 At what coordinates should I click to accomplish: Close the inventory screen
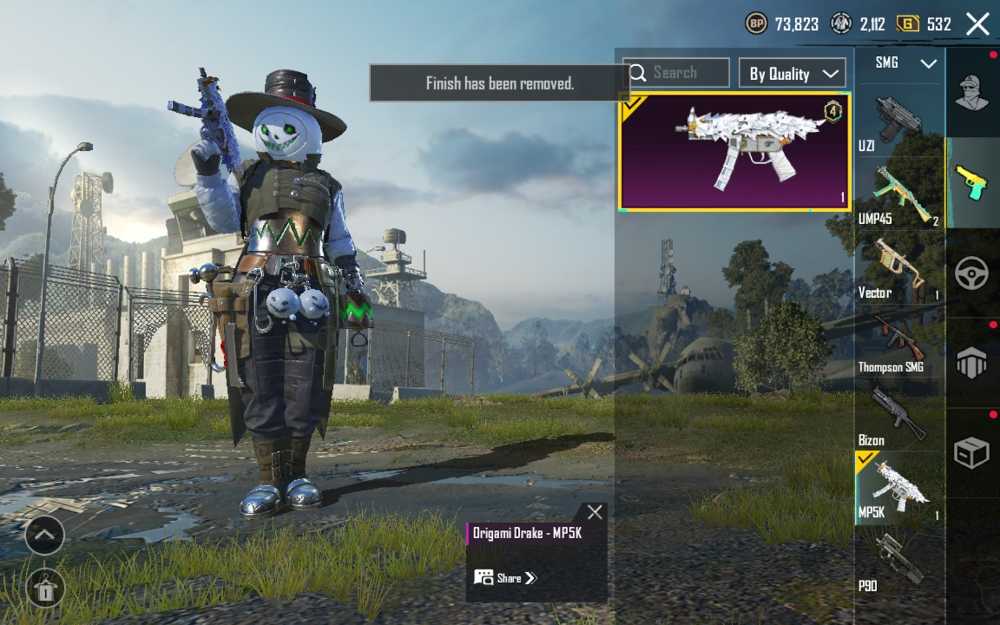[x=977, y=24]
